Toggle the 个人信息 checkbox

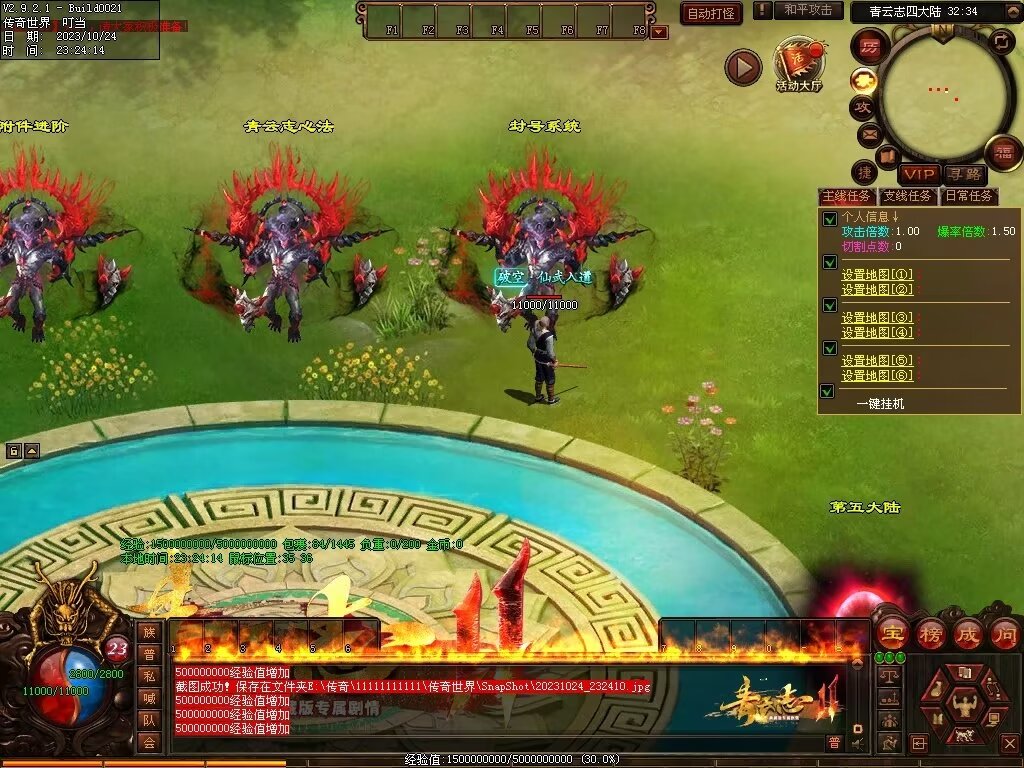pos(828,219)
